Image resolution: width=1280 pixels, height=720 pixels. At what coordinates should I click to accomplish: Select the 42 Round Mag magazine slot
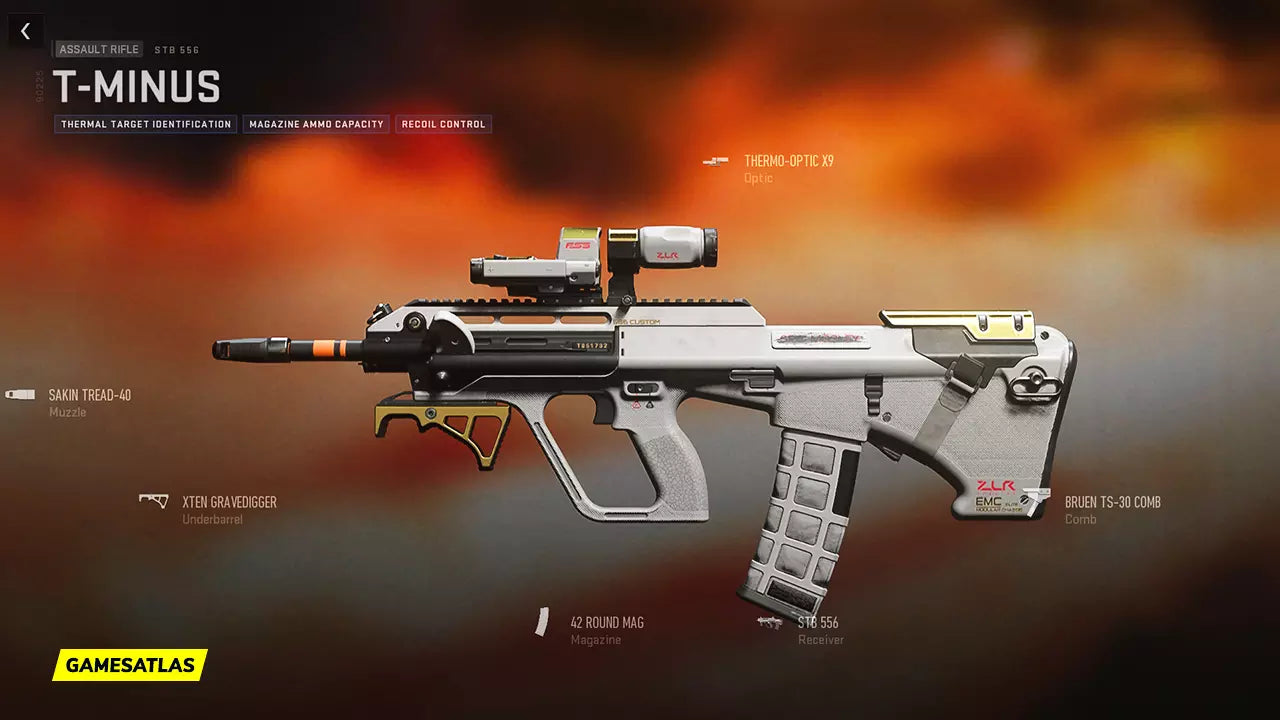[606, 623]
